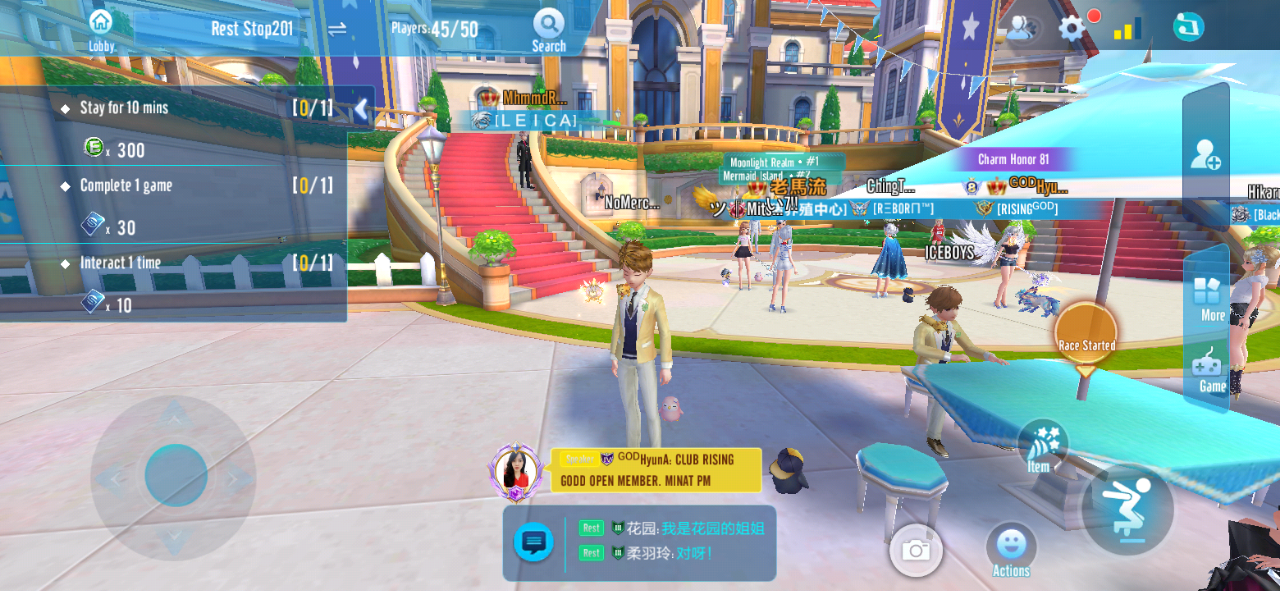Open the More menu
The height and width of the screenshot is (591, 1280).
point(1208,298)
